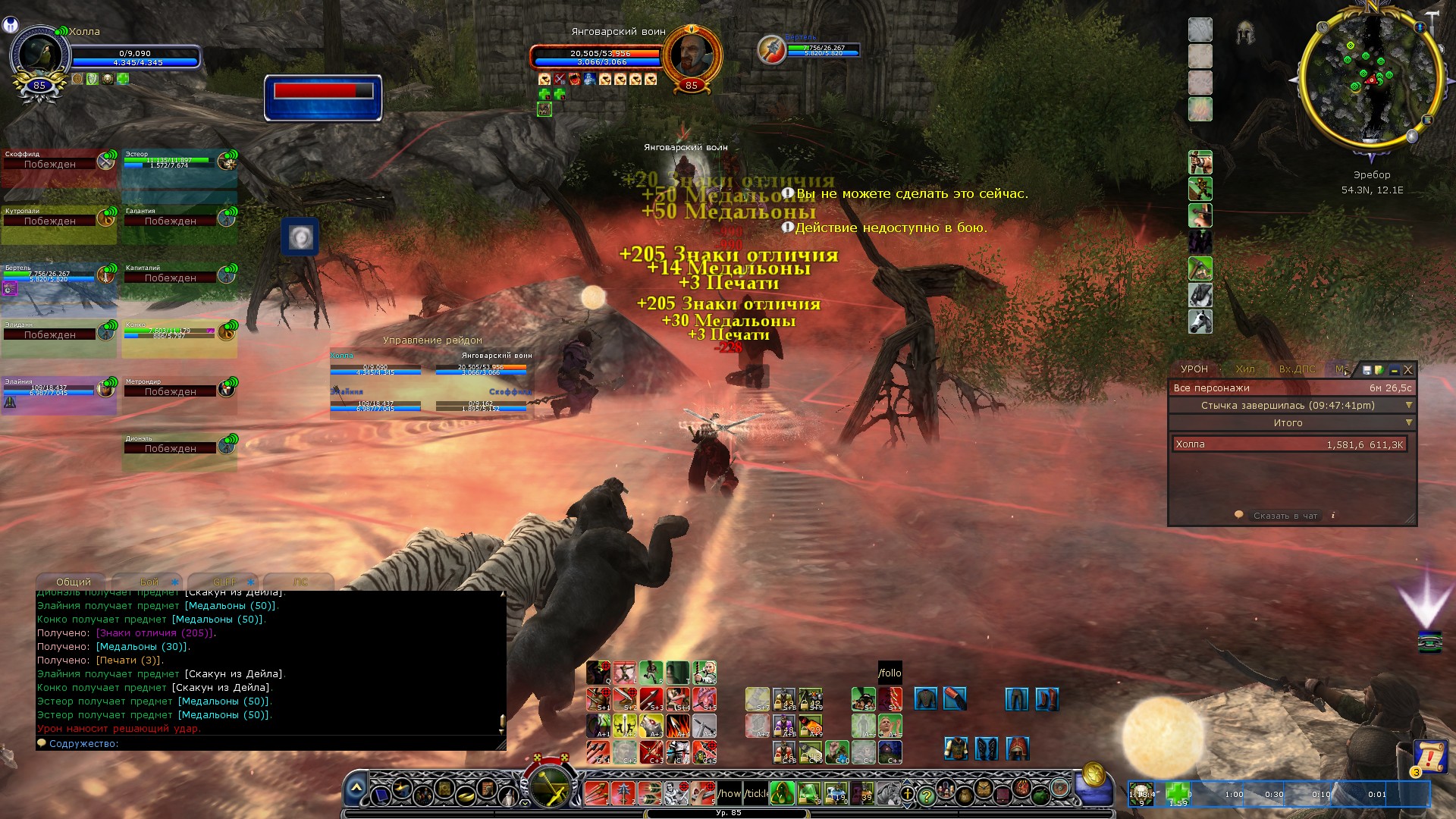Open the main menu arrow button

pyautogui.click(x=356, y=789)
